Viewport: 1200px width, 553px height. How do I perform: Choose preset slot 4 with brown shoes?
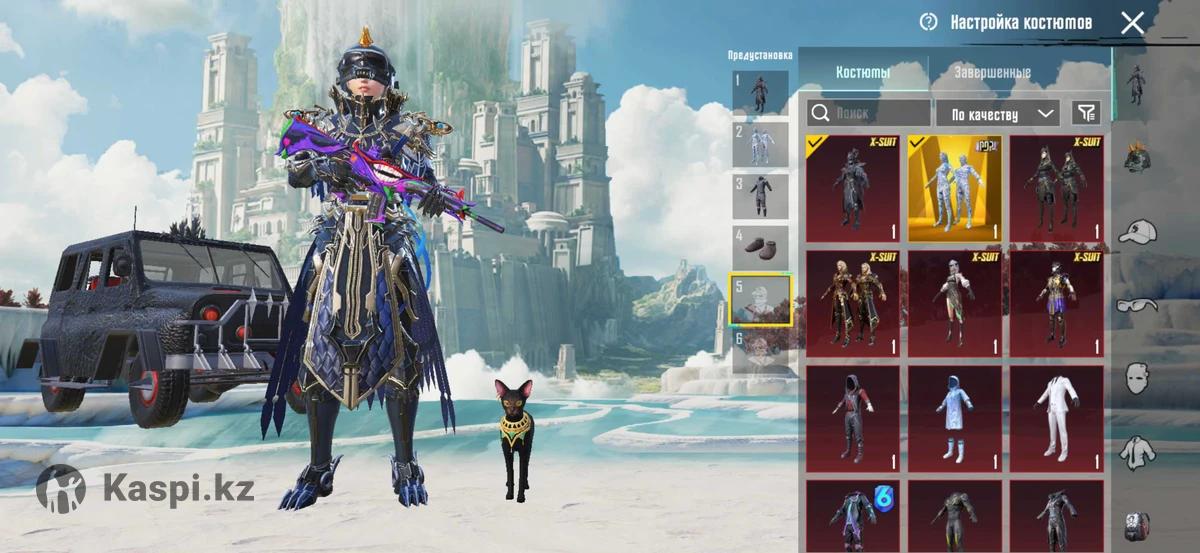point(760,248)
